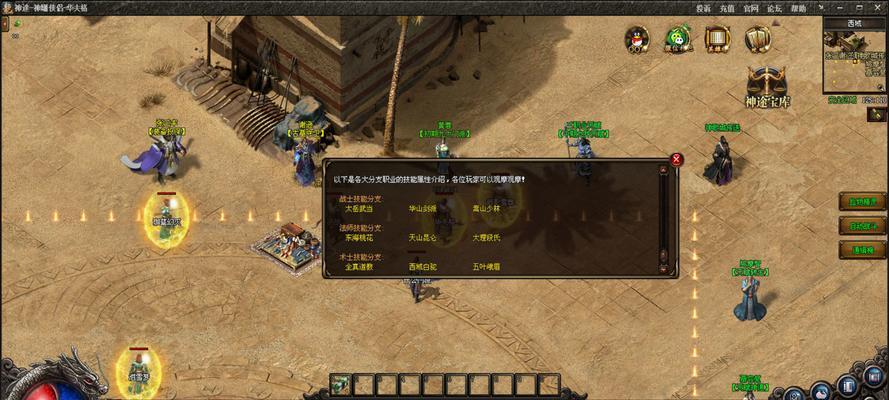The width and height of the screenshot is (889, 400).
Task: Choose 天山昆仑 skill branch
Action: point(422,238)
